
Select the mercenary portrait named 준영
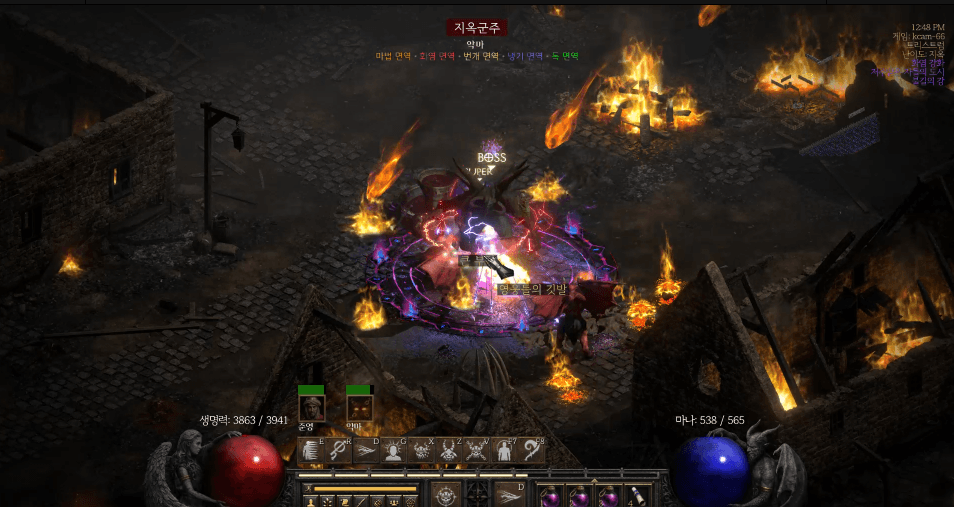311,406
